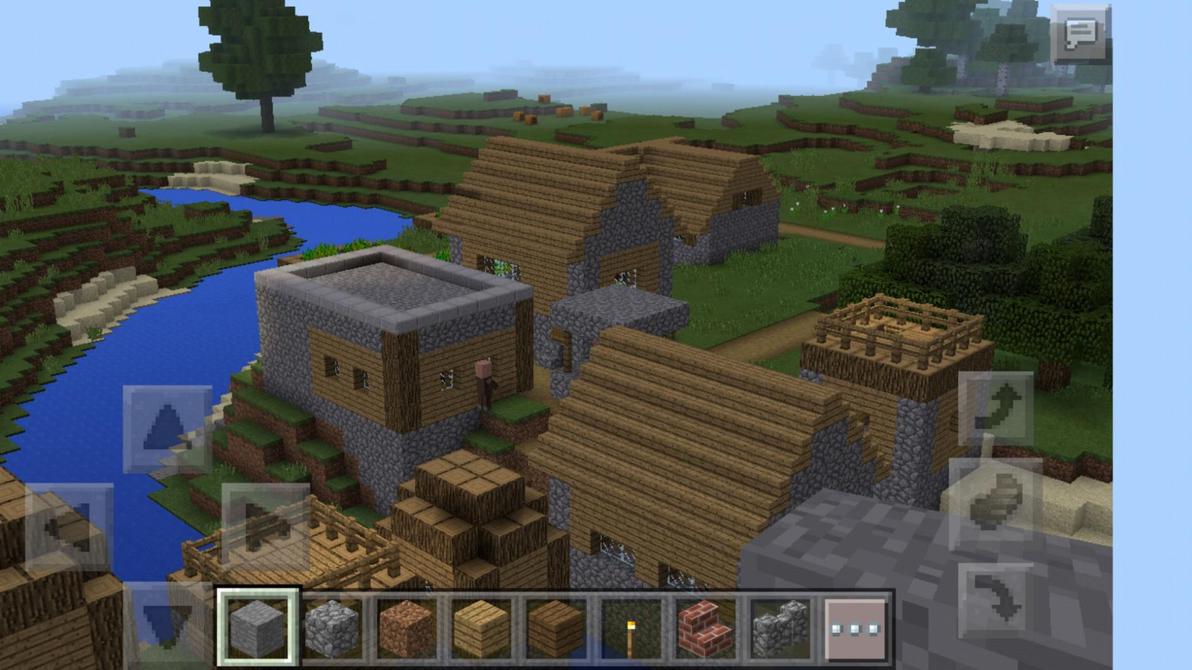Screen dimensions: 1192x670
Task: Select the dirt block hotbar slot
Action: click(x=406, y=628)
